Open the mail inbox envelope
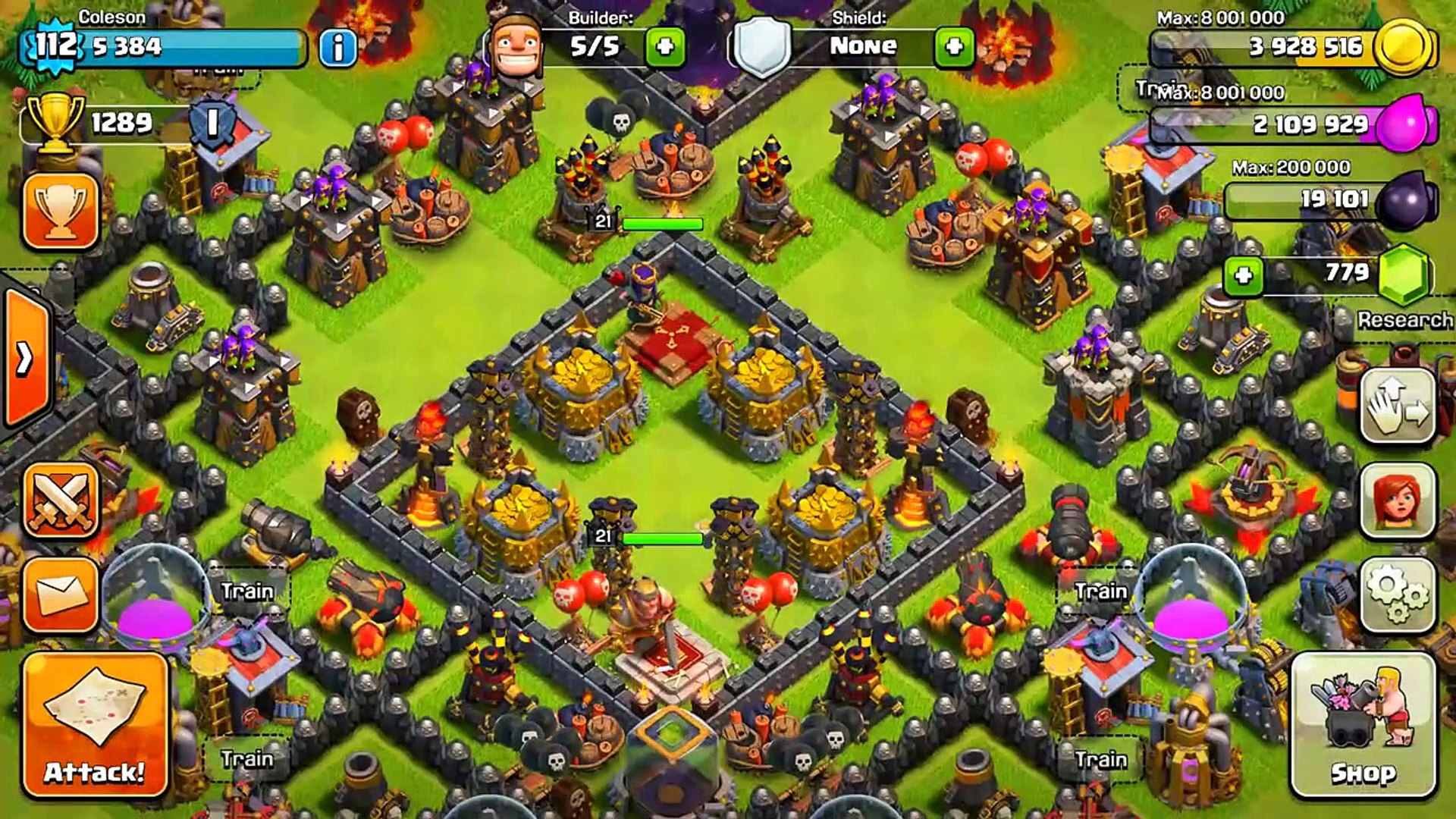This screenshot has height=819, width=1456. point(61,595)
